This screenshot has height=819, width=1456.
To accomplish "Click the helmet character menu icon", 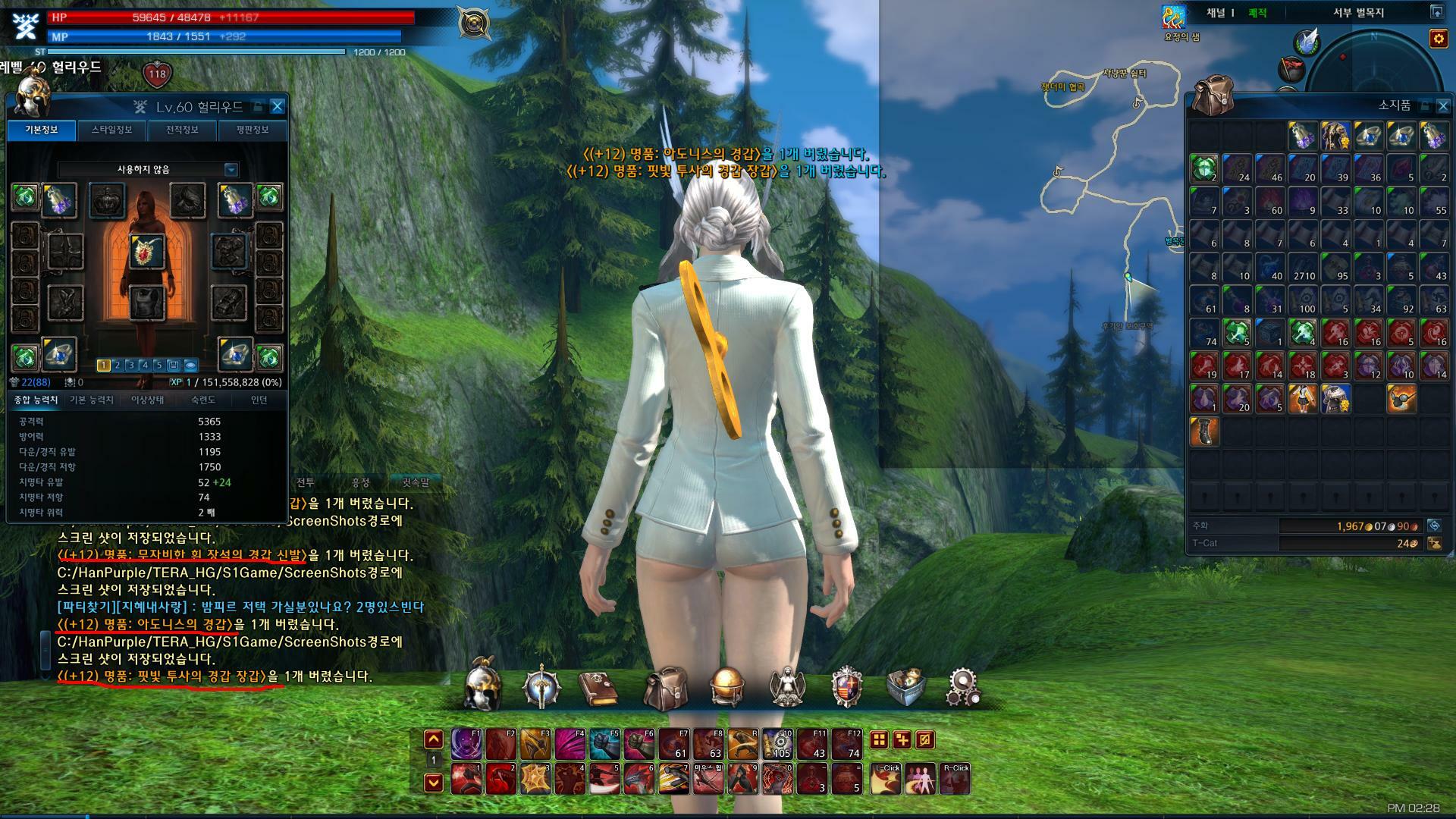I will (482, 686).
